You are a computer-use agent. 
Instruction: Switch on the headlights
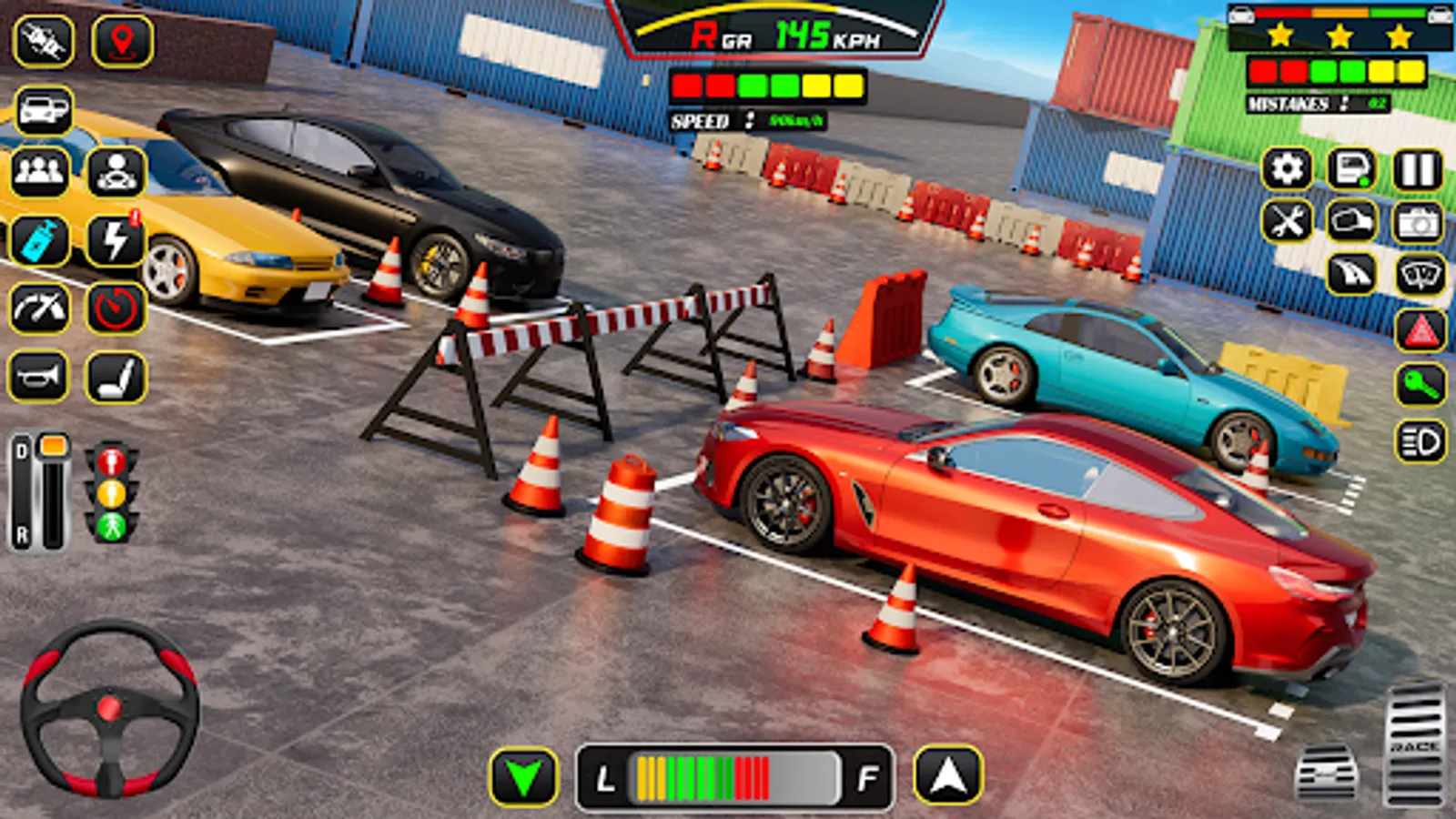tap(1421, 442)
